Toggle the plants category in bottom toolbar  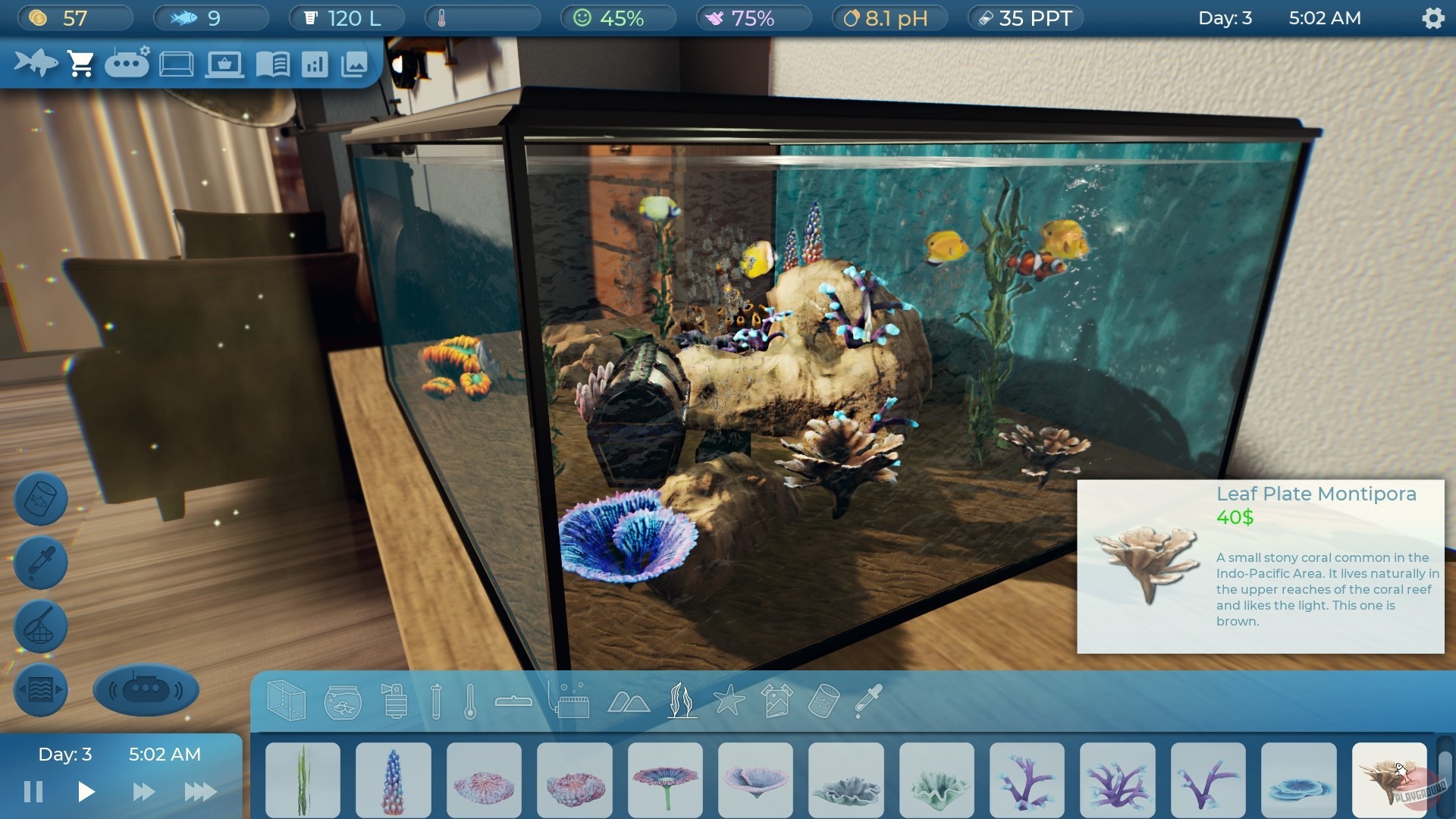pyautogui.click(x=681, y=701)
